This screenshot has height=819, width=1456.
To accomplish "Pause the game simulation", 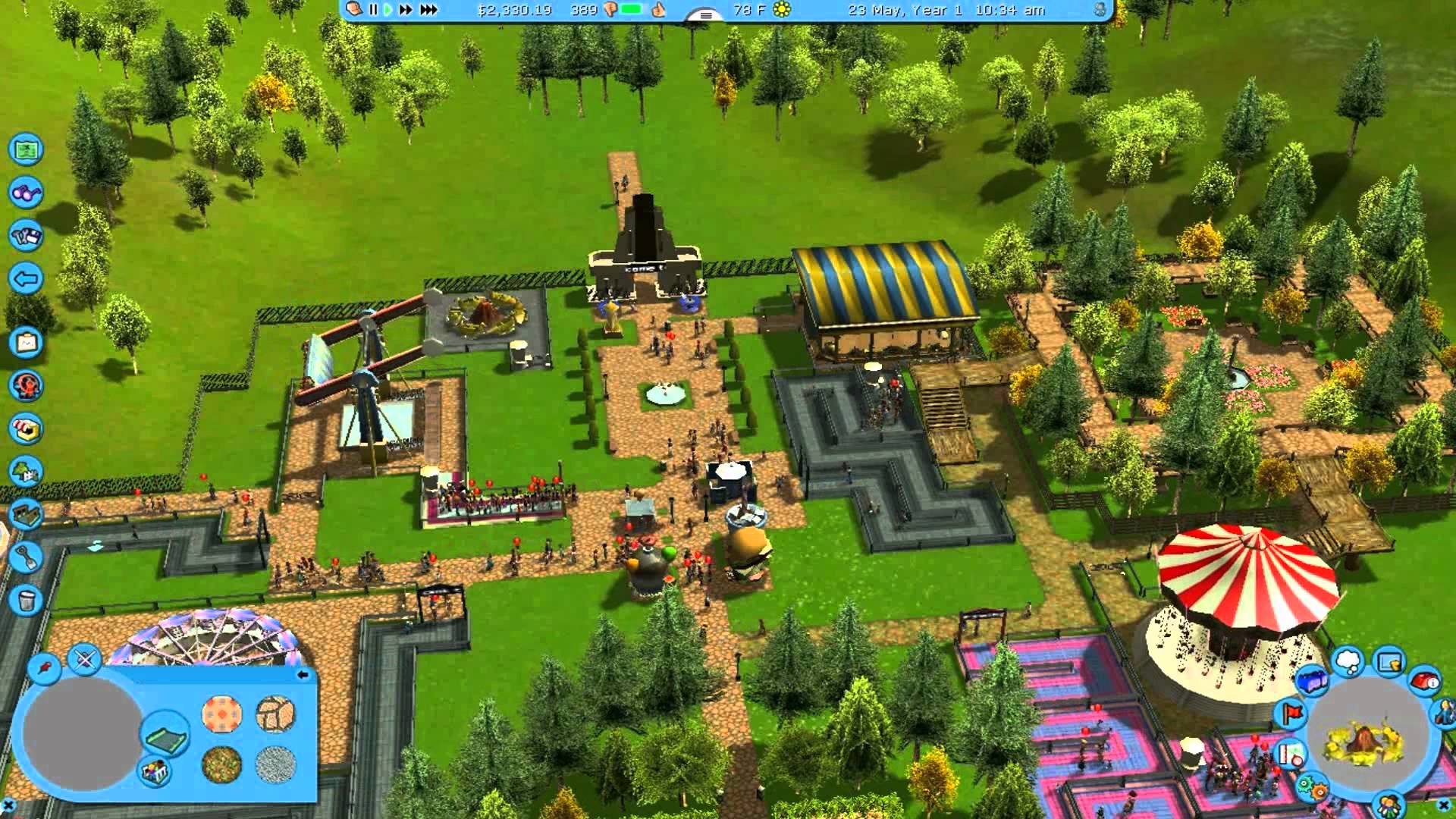I will tap(373, 10).
